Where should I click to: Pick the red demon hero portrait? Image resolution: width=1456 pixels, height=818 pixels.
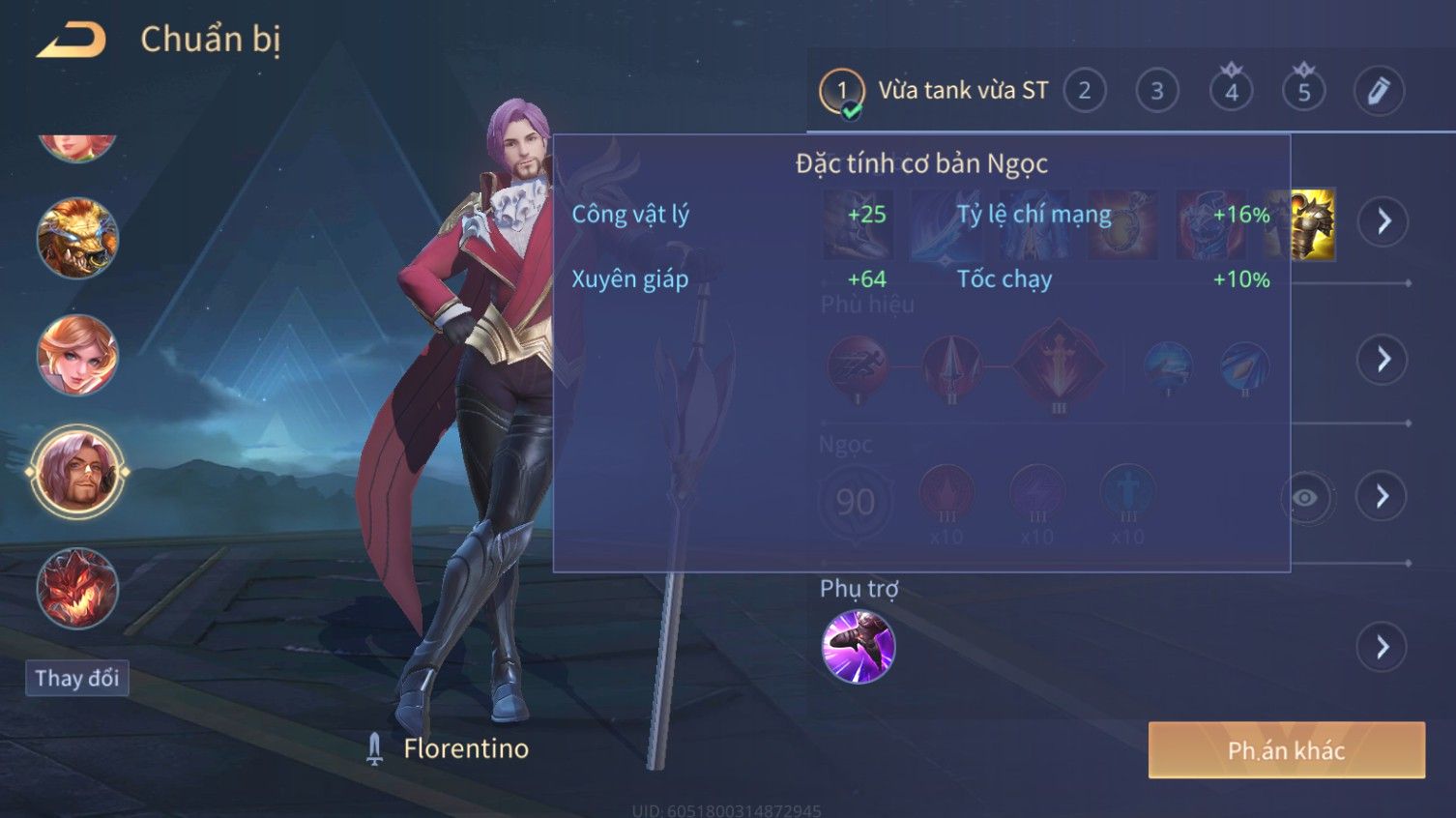point(77,588)
